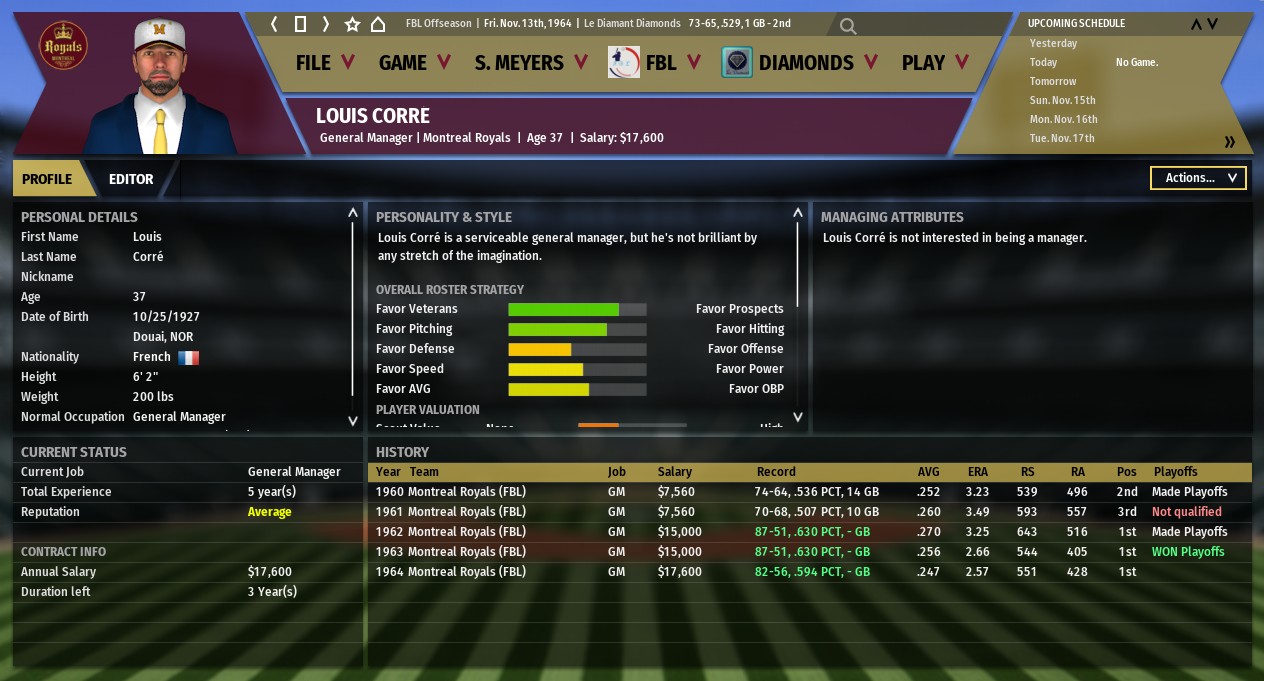This screenshot has width=1264, height=681.
Task: Open the PLAY menu
Action: coord(935,63)
